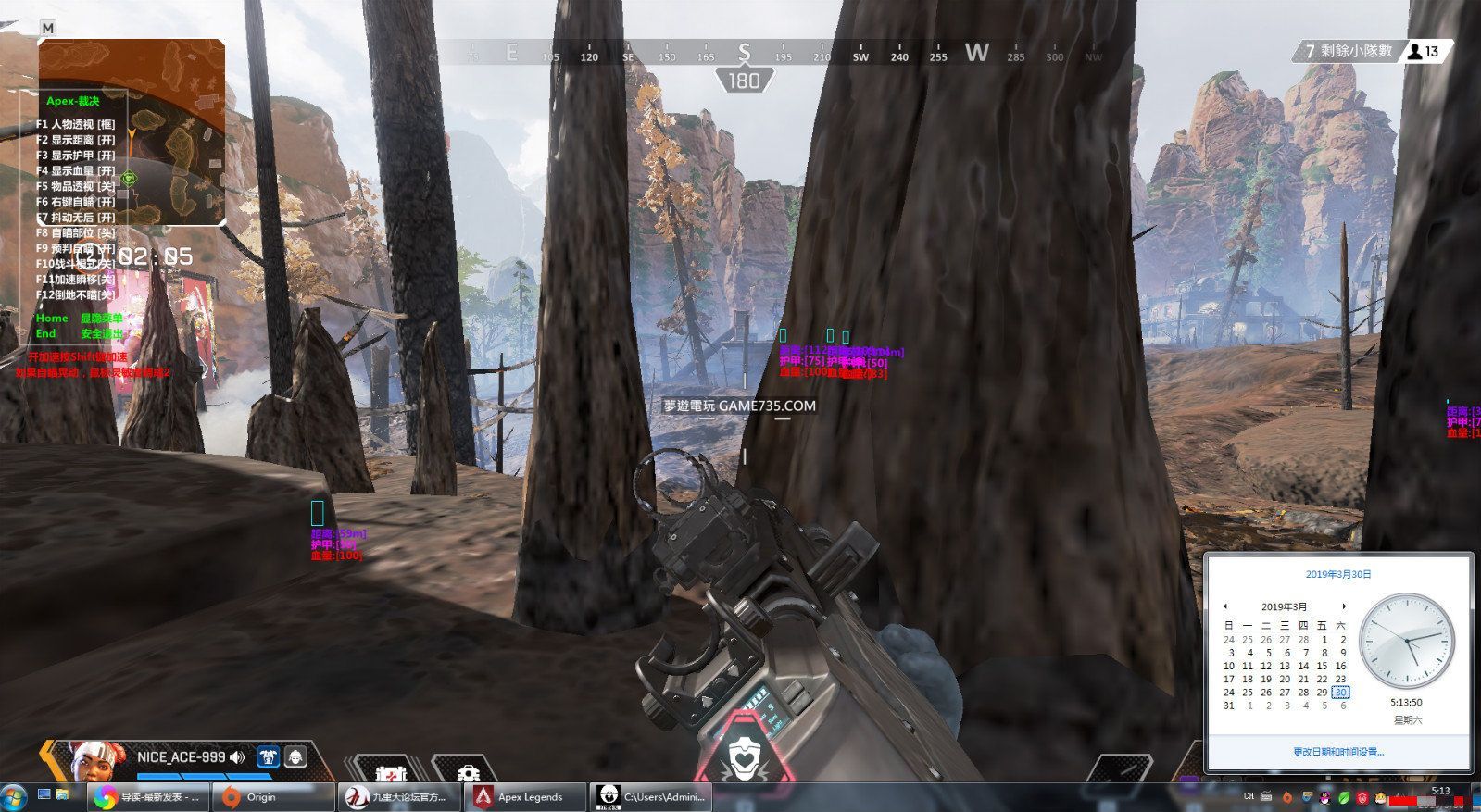The height and width of the screenshot is (812, 1481).
Task: Open the date and time settings link
Action: click(x=1338, y=752)
